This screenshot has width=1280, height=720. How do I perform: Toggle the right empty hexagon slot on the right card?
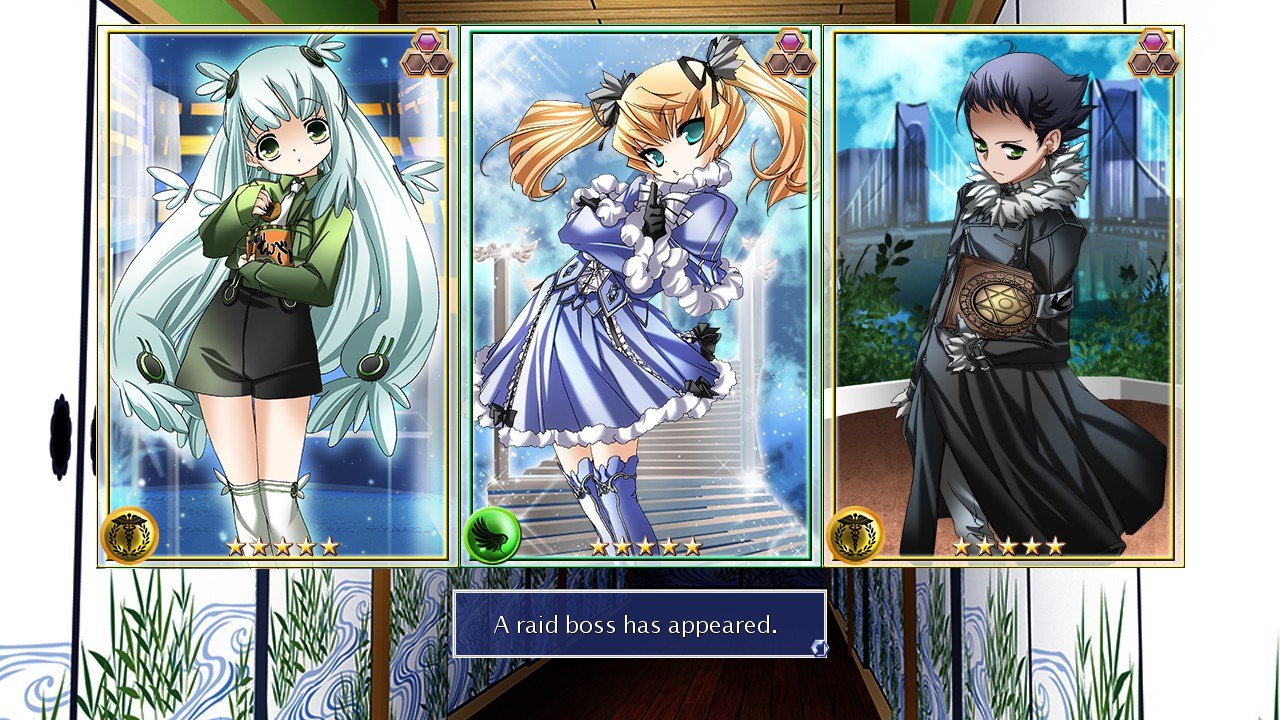click(x=1164, y=63)
